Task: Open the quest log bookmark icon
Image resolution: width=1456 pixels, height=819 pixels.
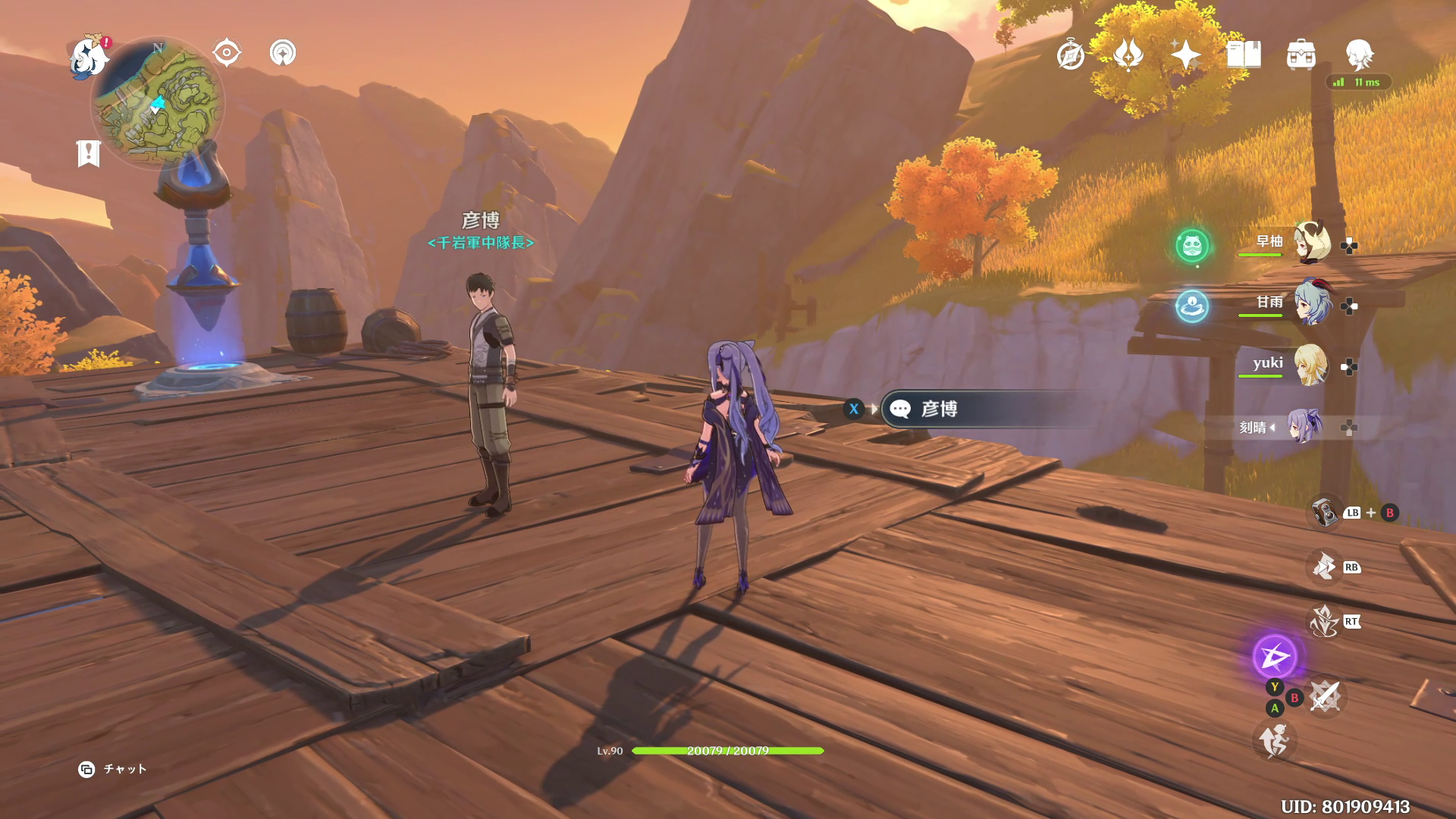Action: tap(89, 153)
